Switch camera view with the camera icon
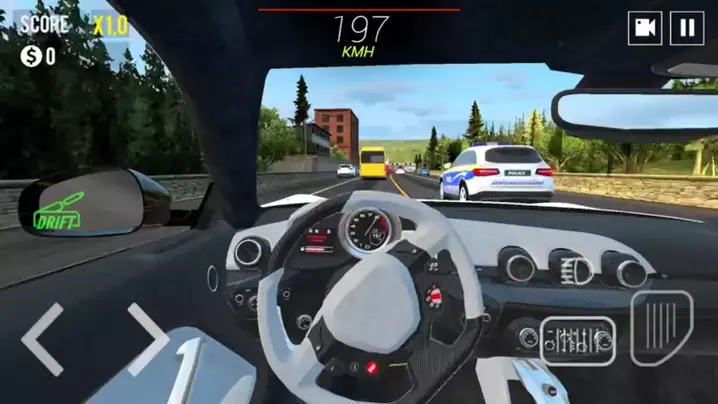The width and height of the screenshot is (718, 404). 645,28
